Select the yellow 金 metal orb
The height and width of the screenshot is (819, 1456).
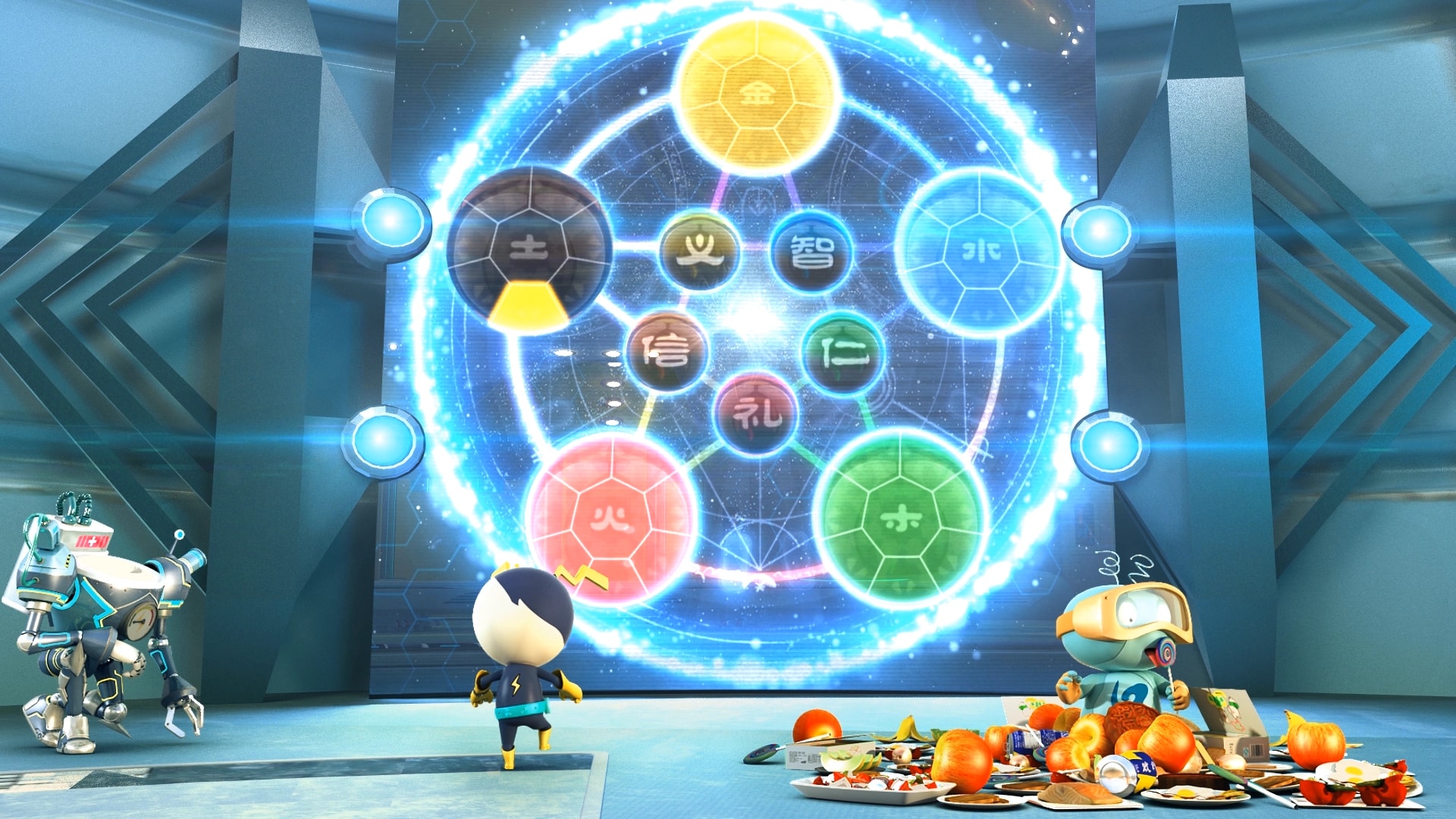[x=756, y=95]
